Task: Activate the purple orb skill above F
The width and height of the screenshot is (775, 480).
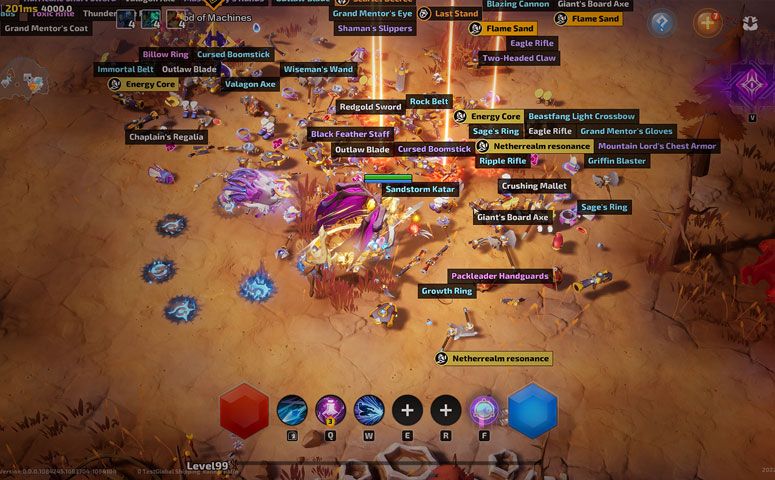Action: (x=485, y=410)
